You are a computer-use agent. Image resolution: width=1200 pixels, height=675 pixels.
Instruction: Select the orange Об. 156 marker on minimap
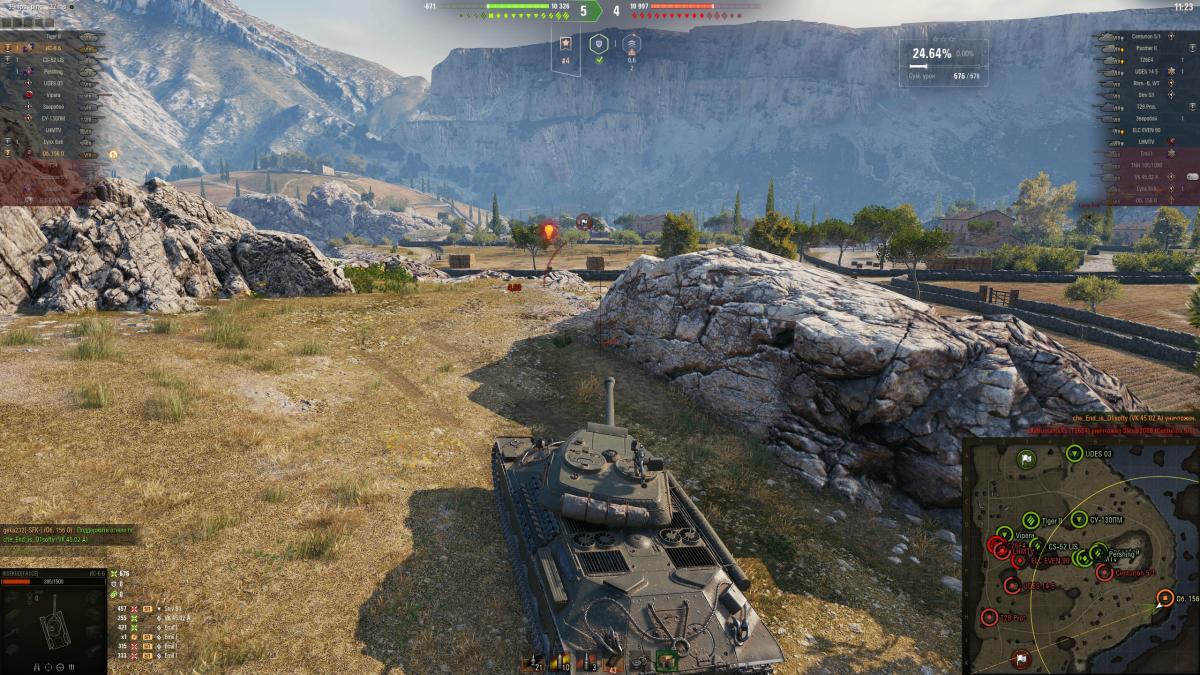coord(1165,598)
